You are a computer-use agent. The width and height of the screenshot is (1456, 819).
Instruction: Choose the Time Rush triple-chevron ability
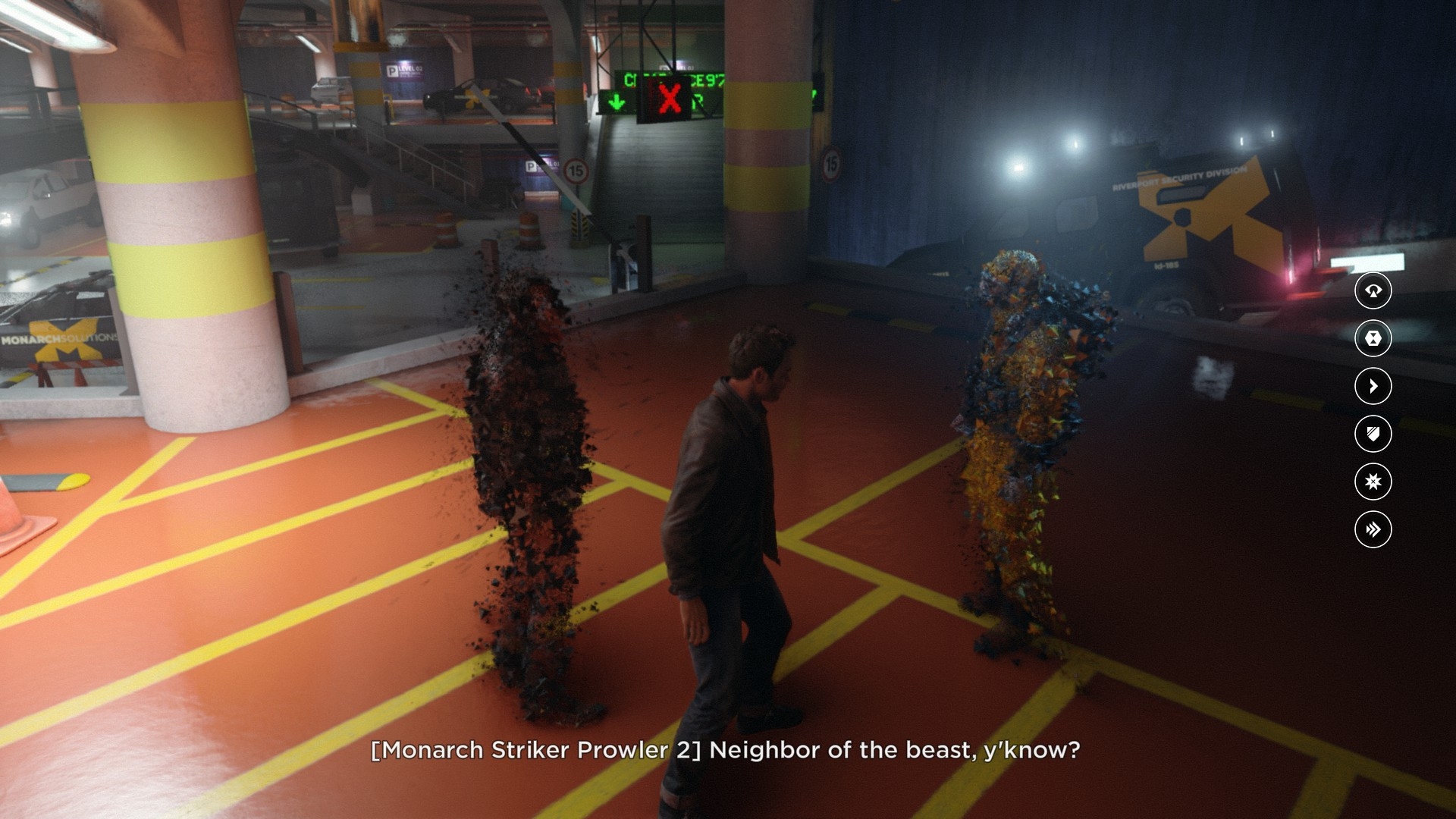coord(1373,529)
